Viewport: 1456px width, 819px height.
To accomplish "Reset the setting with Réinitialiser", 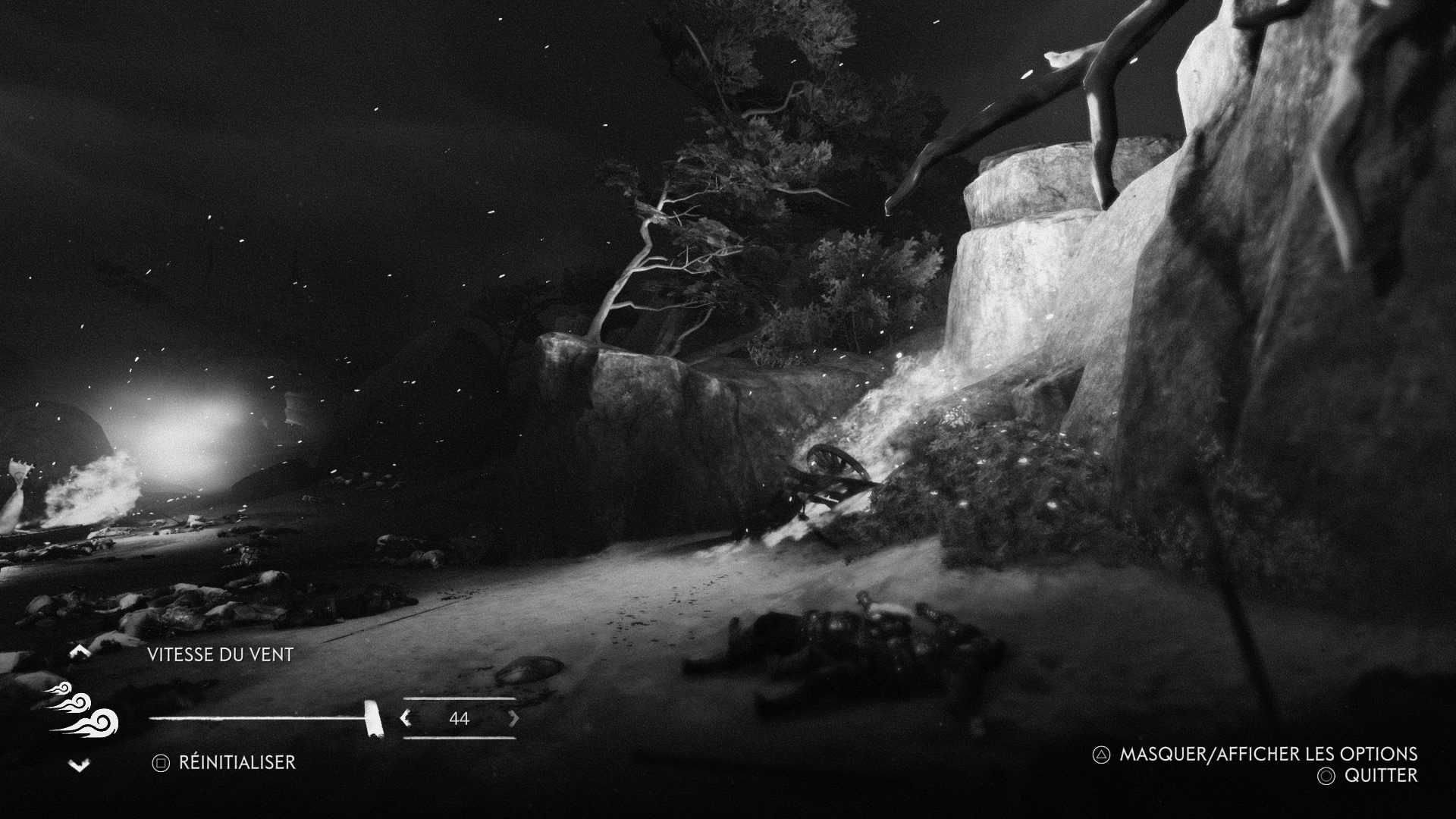I will (224, 763).
